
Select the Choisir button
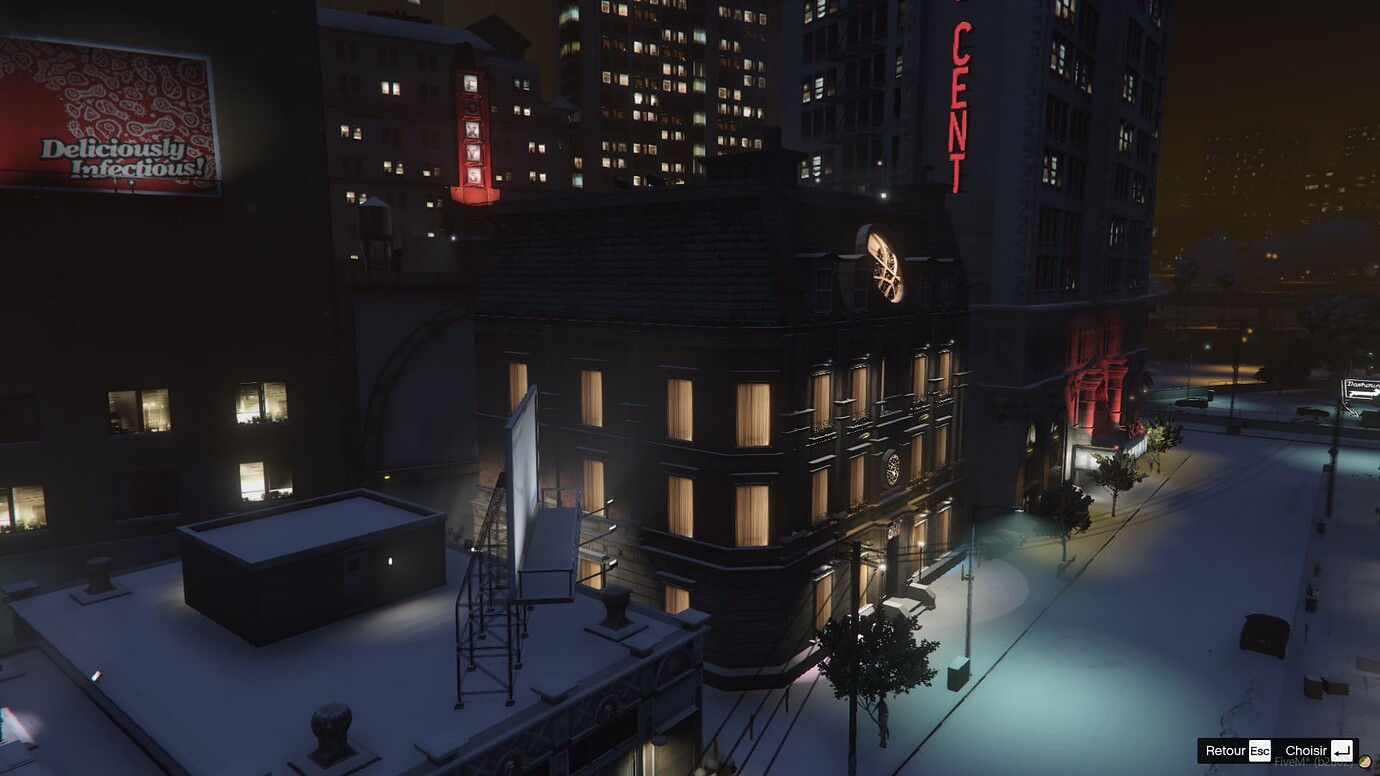pos(1306,750)
